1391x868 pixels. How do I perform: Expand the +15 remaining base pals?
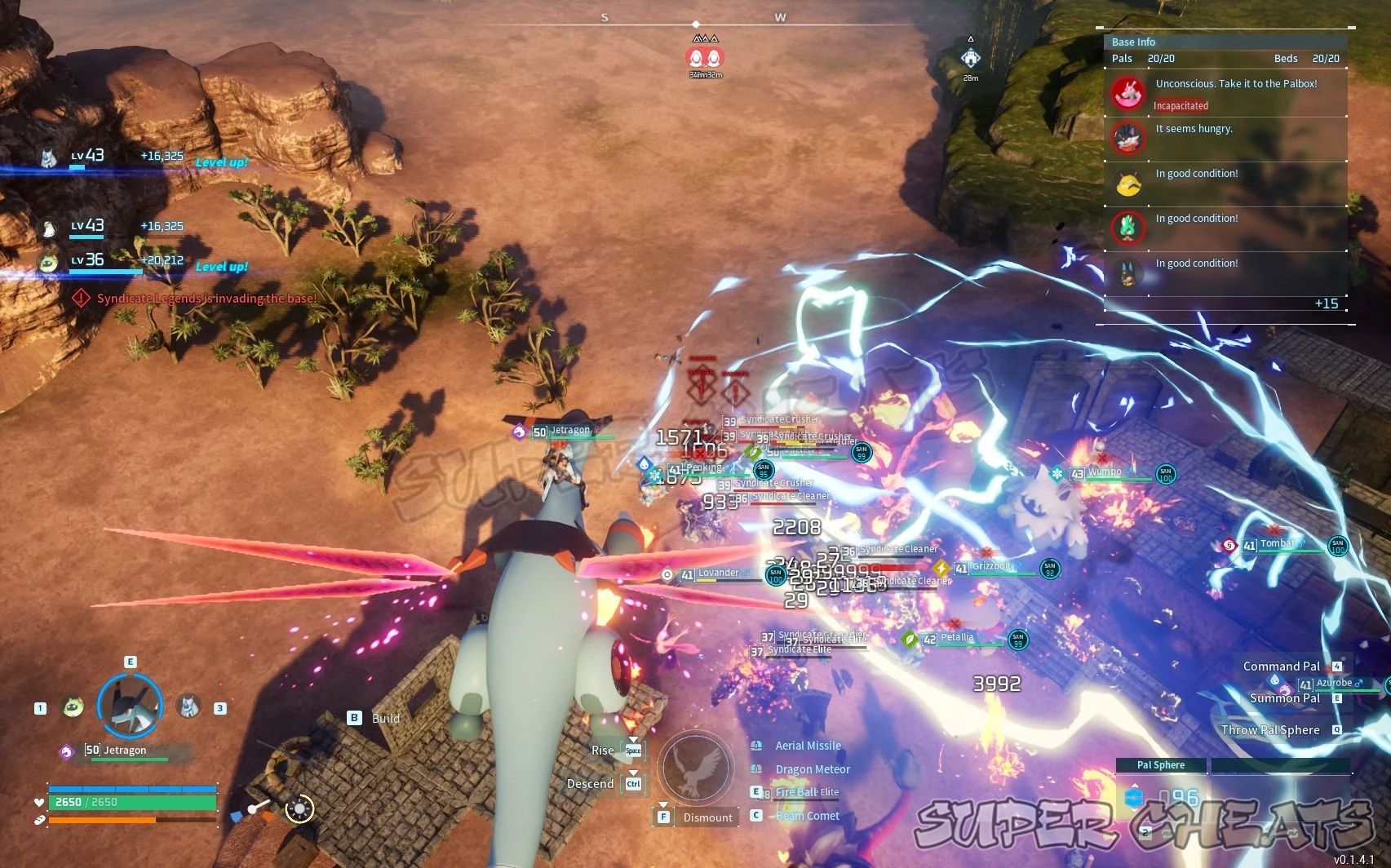[x=1326, y=303]
